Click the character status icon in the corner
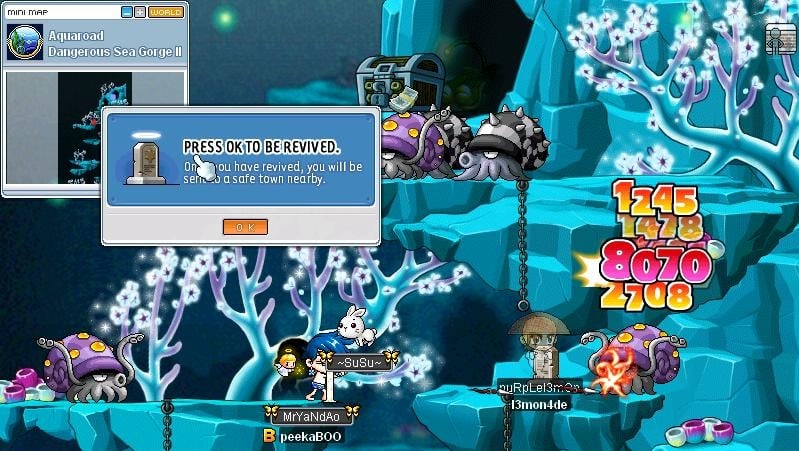Image resolution: width=799 pixels, height=451 pixels. click(x=780, y=39)
